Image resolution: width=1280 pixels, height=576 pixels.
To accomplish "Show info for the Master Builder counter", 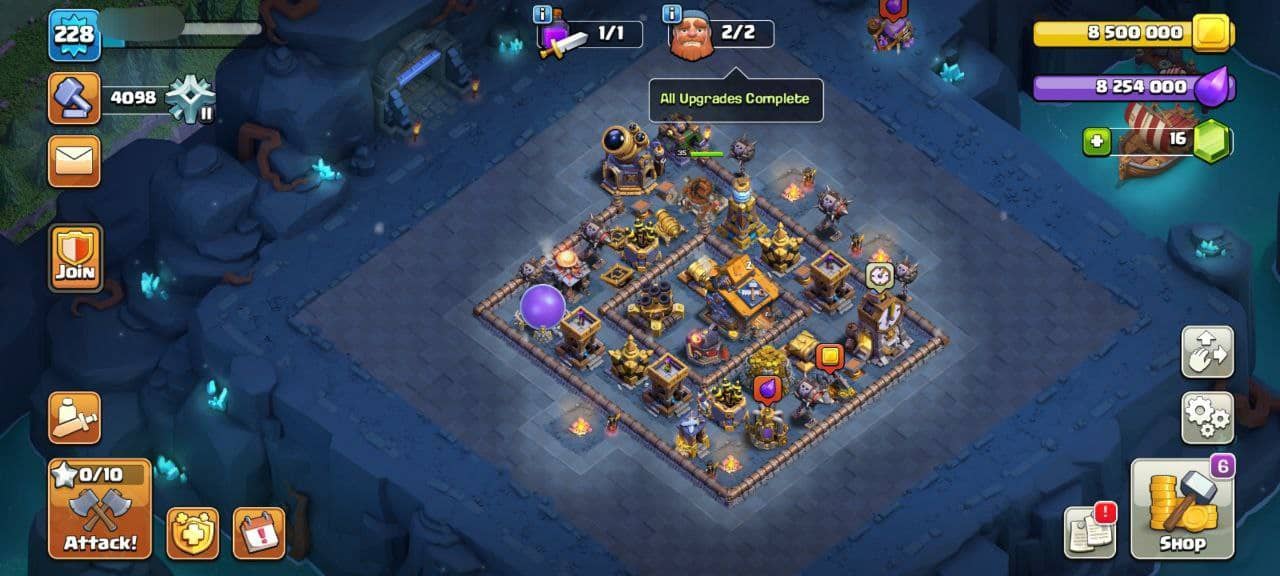I will [672, 14].
